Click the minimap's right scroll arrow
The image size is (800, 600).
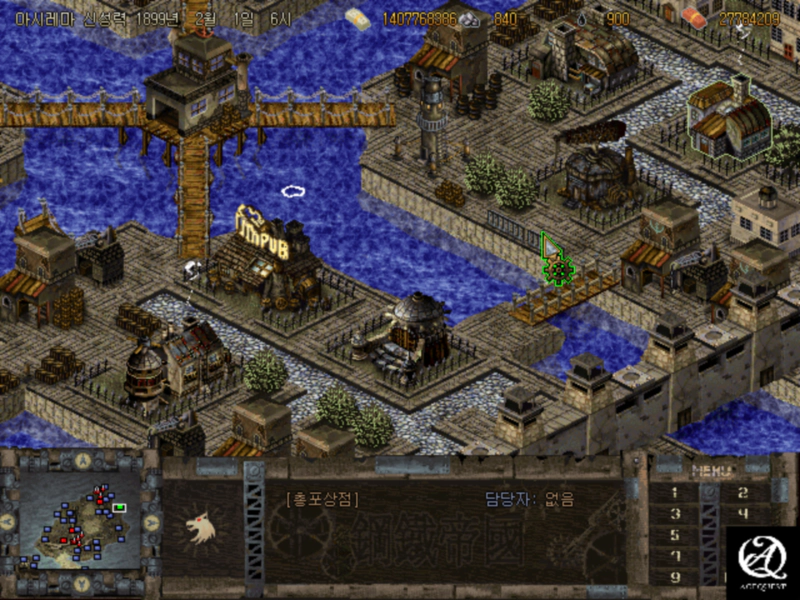coord(151,522)
